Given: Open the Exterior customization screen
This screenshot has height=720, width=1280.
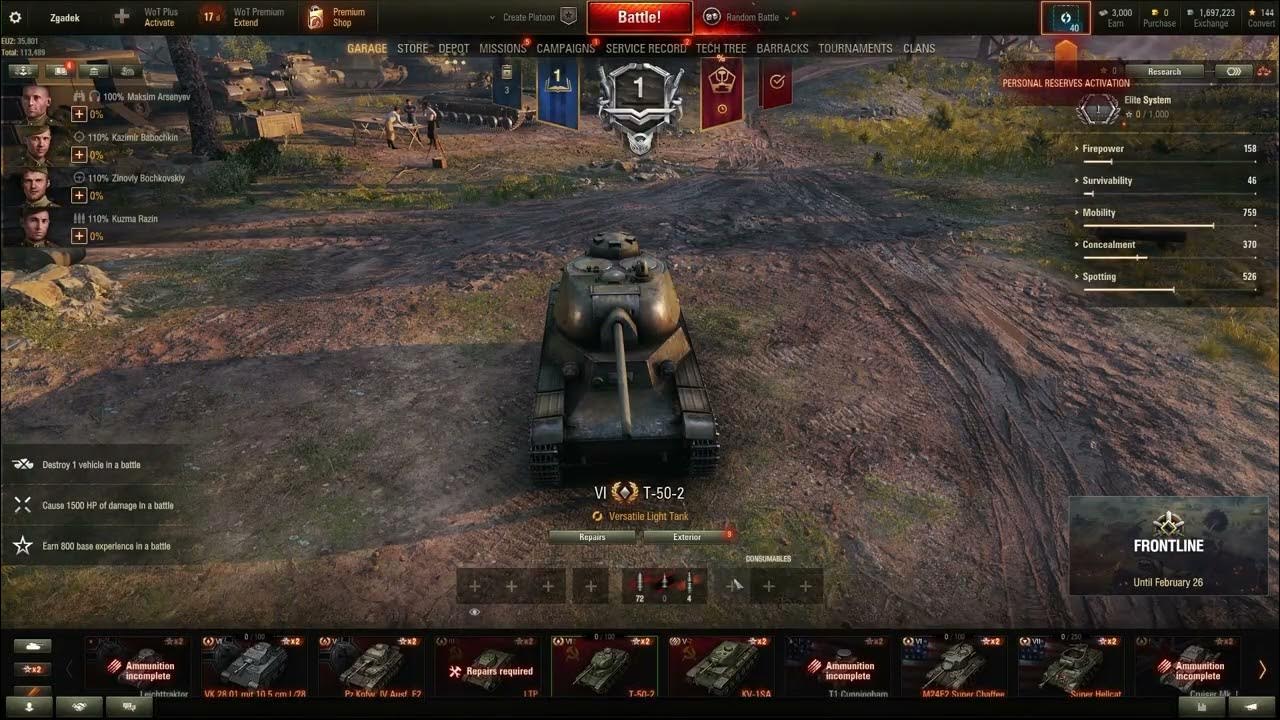Looking at the screenshot, I should [686, 537].
